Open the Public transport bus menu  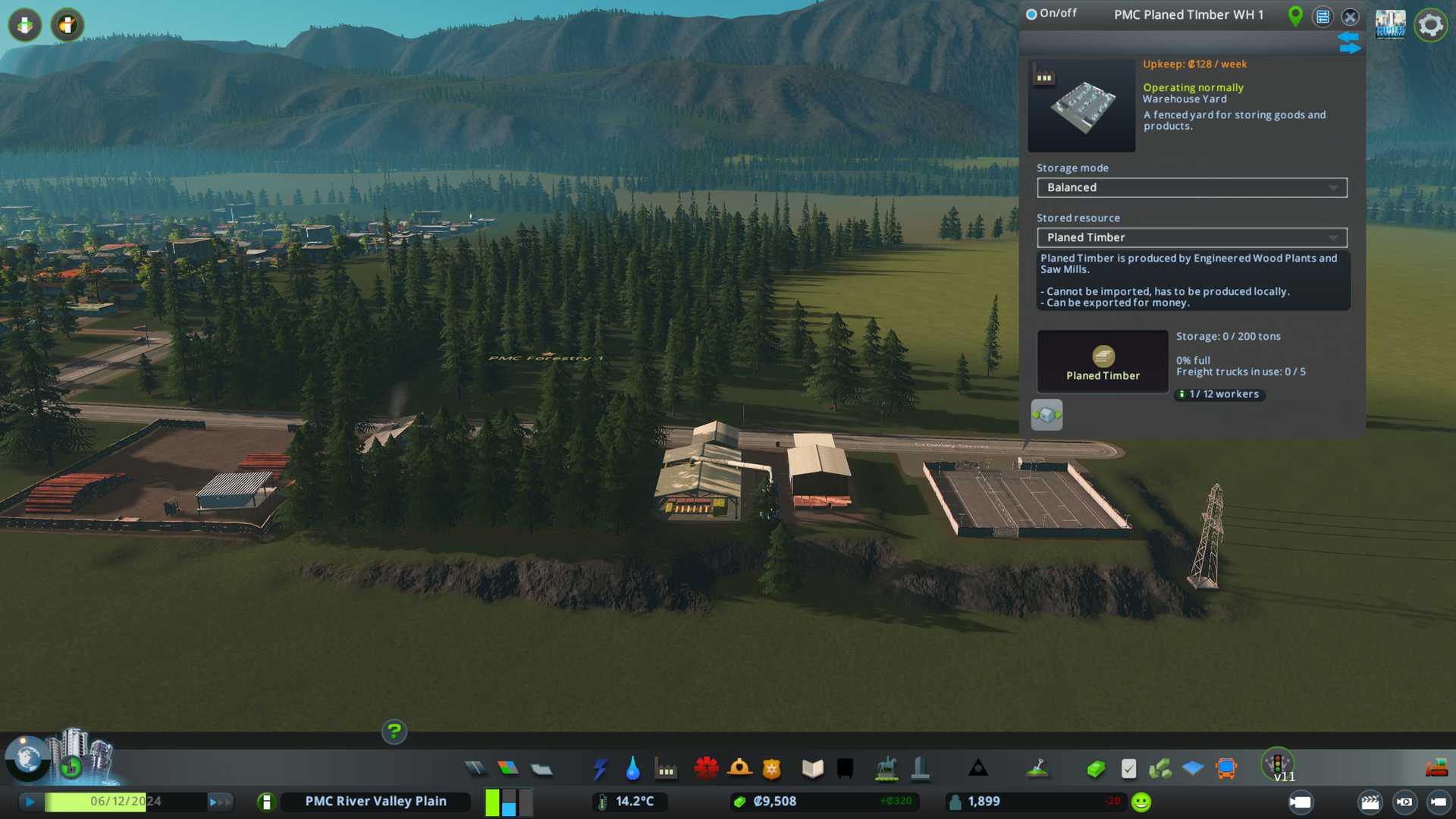[x=1225, y=769]
